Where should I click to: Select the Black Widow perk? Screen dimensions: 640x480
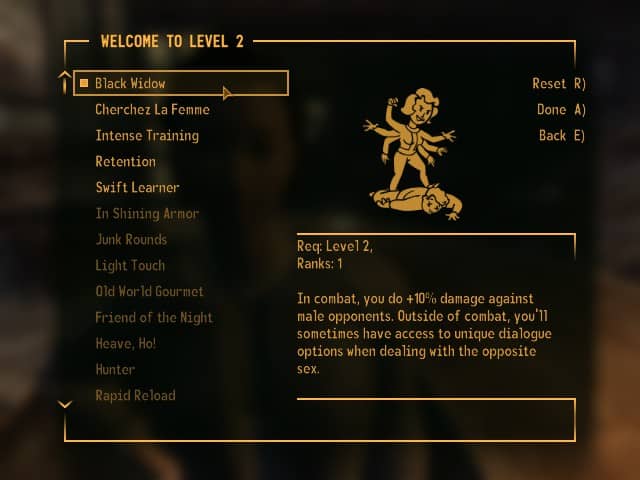(x=130, y=83)
